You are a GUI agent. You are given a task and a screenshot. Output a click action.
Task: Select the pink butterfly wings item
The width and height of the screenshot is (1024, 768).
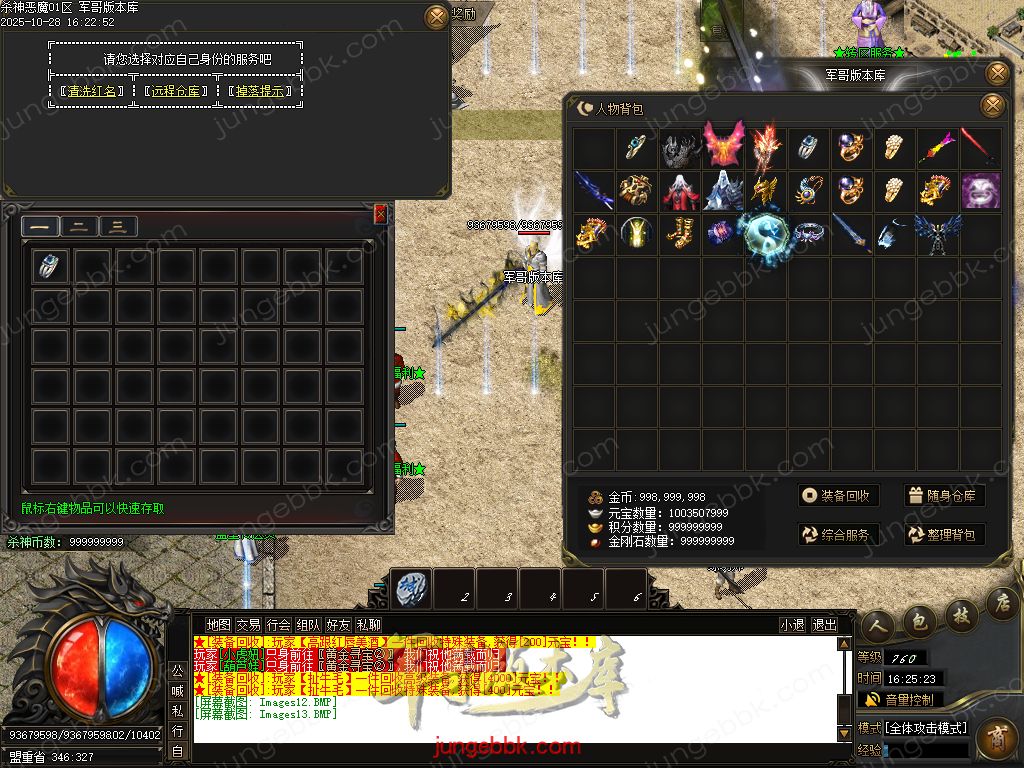pos(723,146)
